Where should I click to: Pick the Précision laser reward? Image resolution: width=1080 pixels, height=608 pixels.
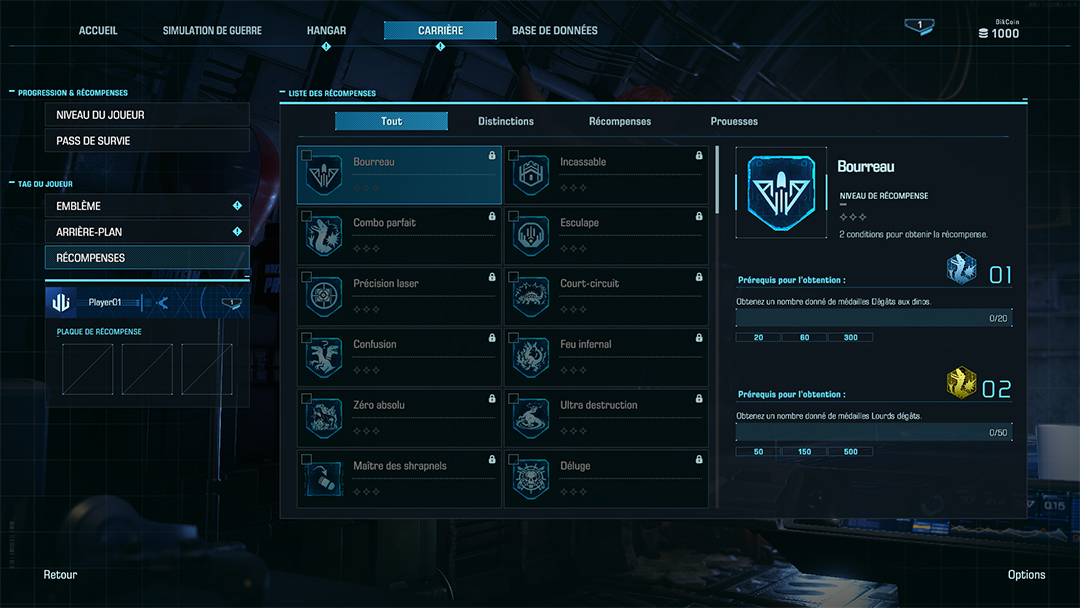pyautogui.click(x=399, y=297)
